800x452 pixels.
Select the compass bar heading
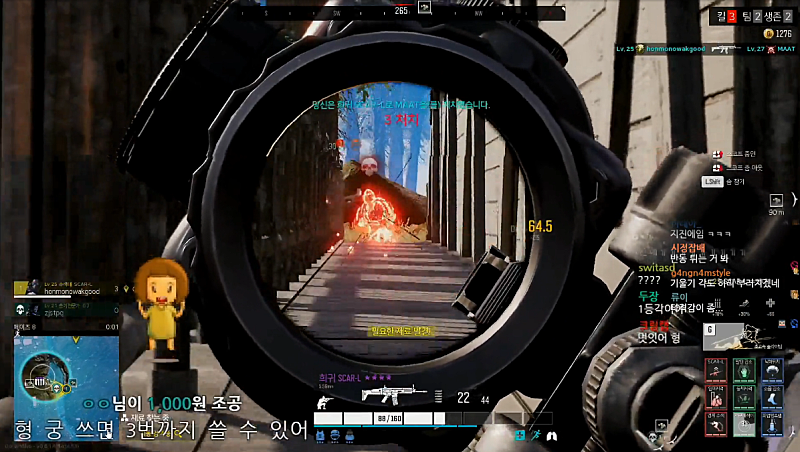point(401,10)
